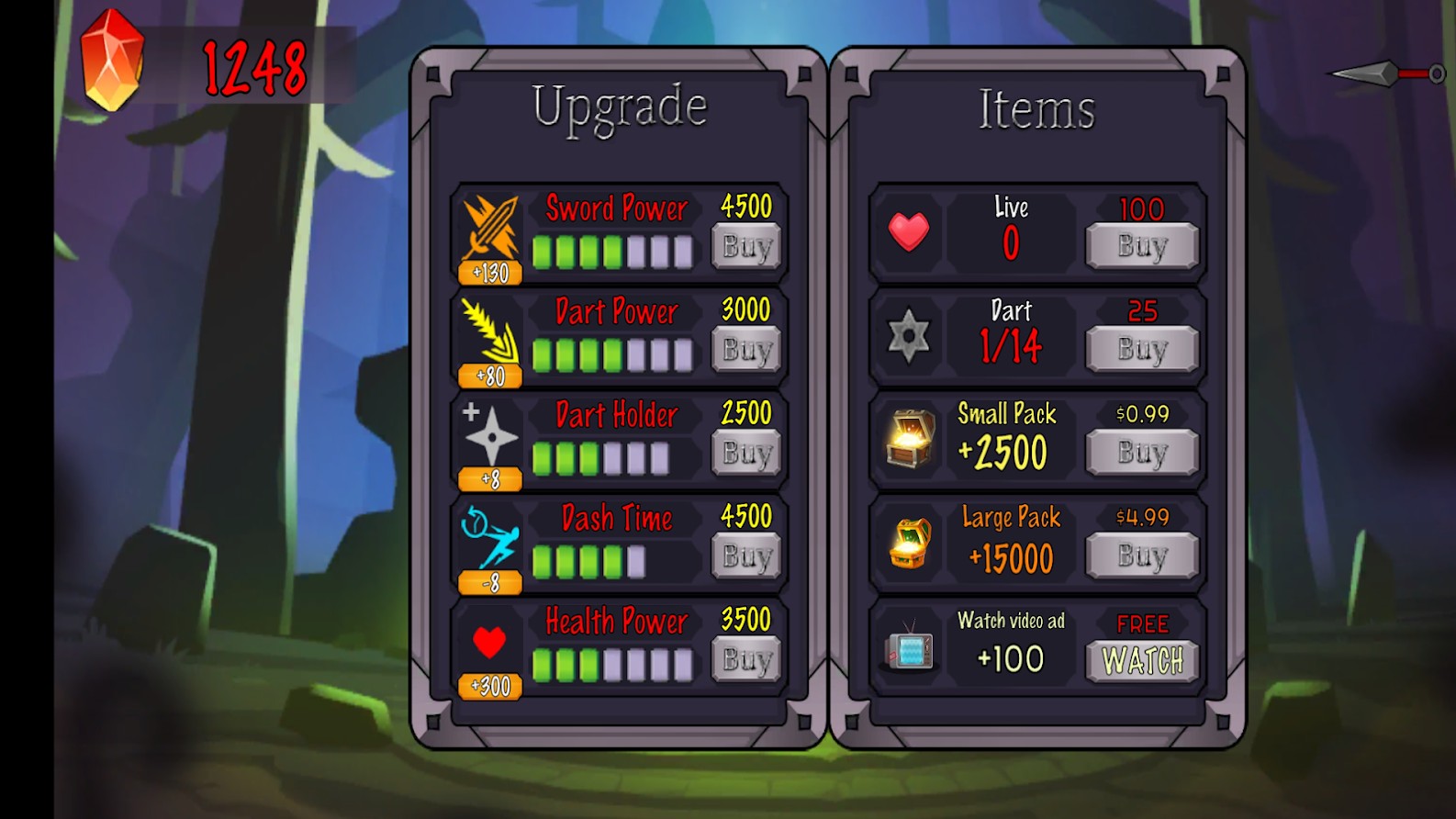Buy the Small Pack for $0.99
The width and height of the screenshot is (1456, 819).
1142,453
